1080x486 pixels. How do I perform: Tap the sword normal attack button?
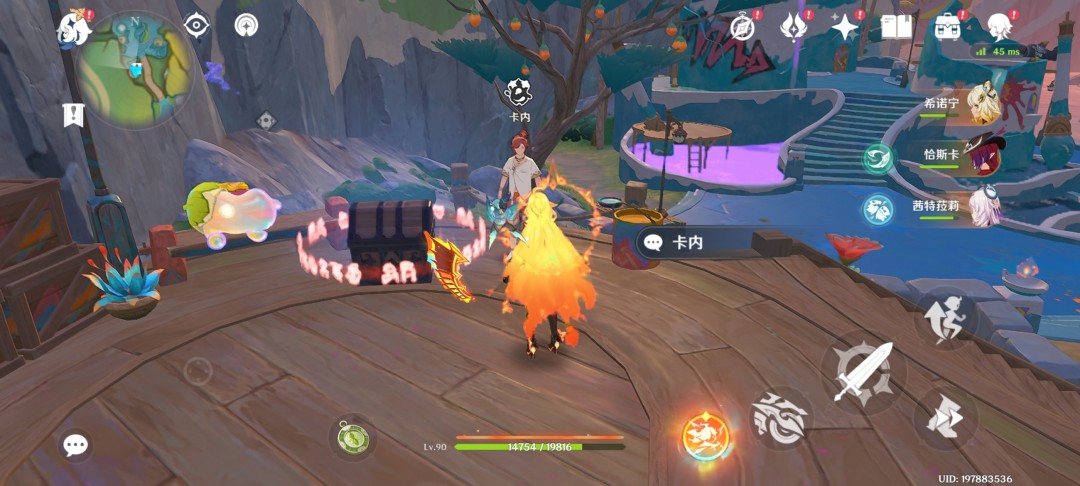[x=862, y=371]
